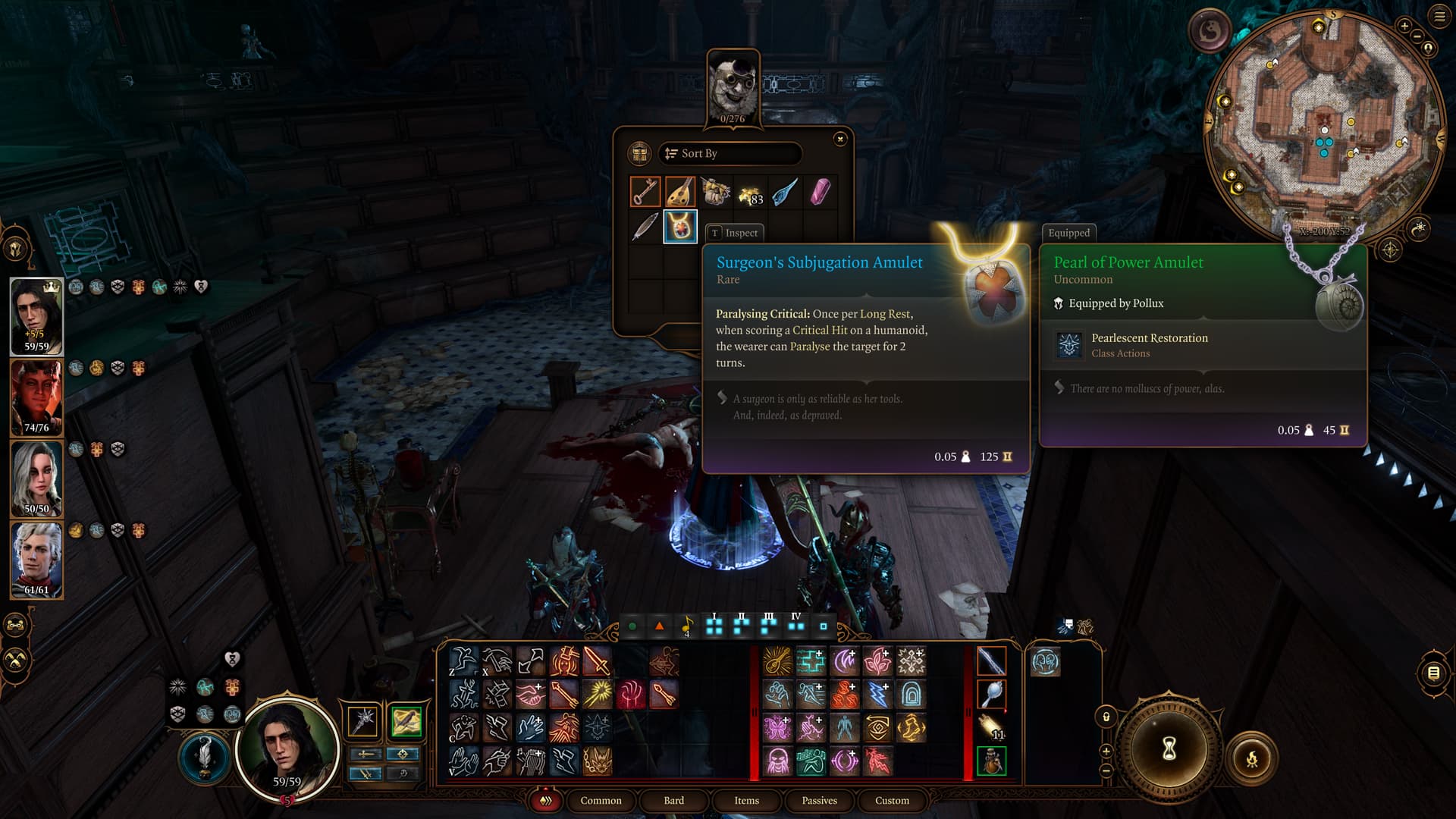Select the red tiefling party portrait
1456x819 pixels.
click(x=36, y=397)
